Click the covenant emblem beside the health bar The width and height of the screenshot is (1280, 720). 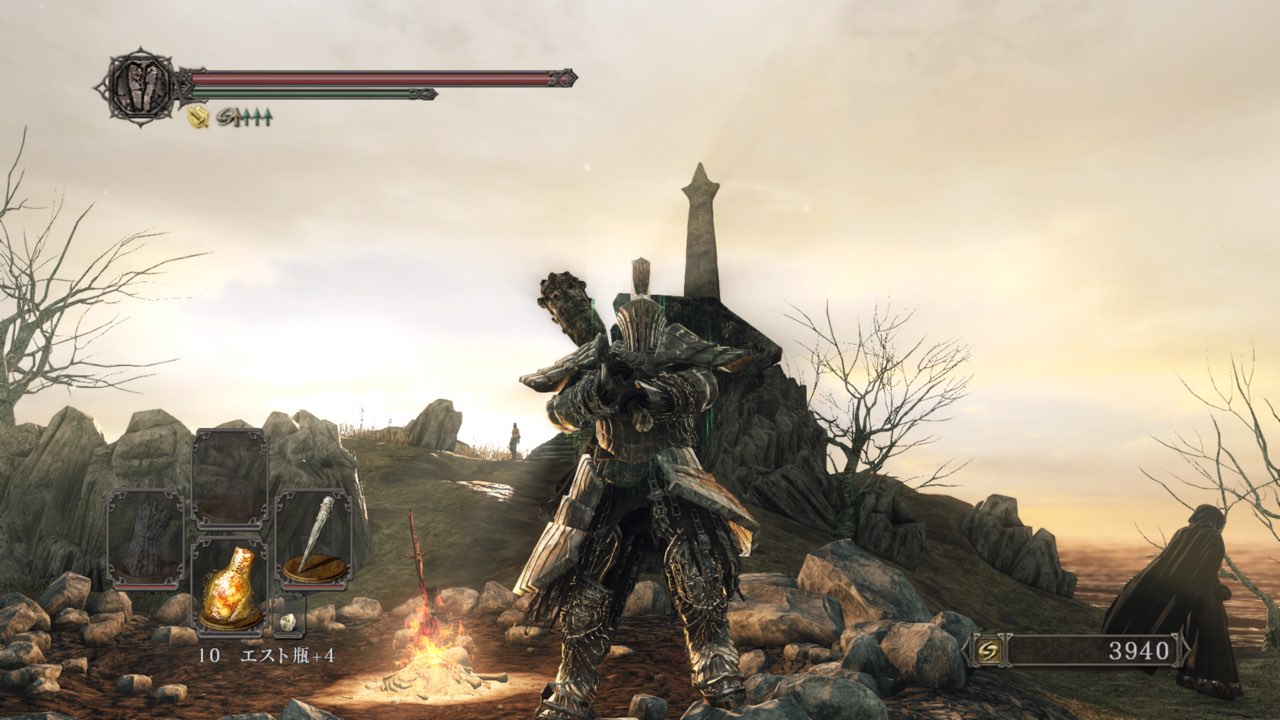139,87
